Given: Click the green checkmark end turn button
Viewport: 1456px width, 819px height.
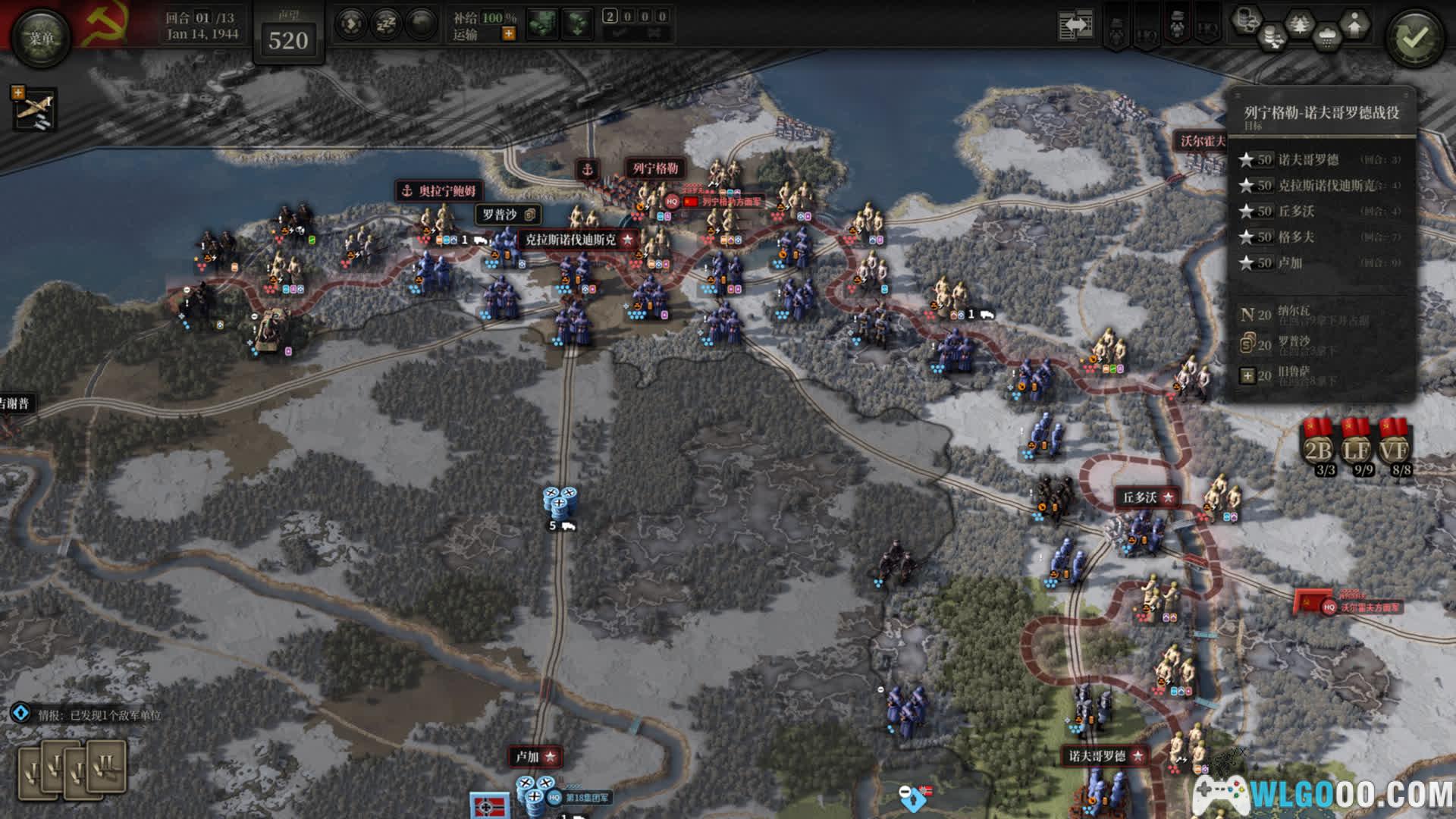Looking at the screenshot, I should [1414, 38].
